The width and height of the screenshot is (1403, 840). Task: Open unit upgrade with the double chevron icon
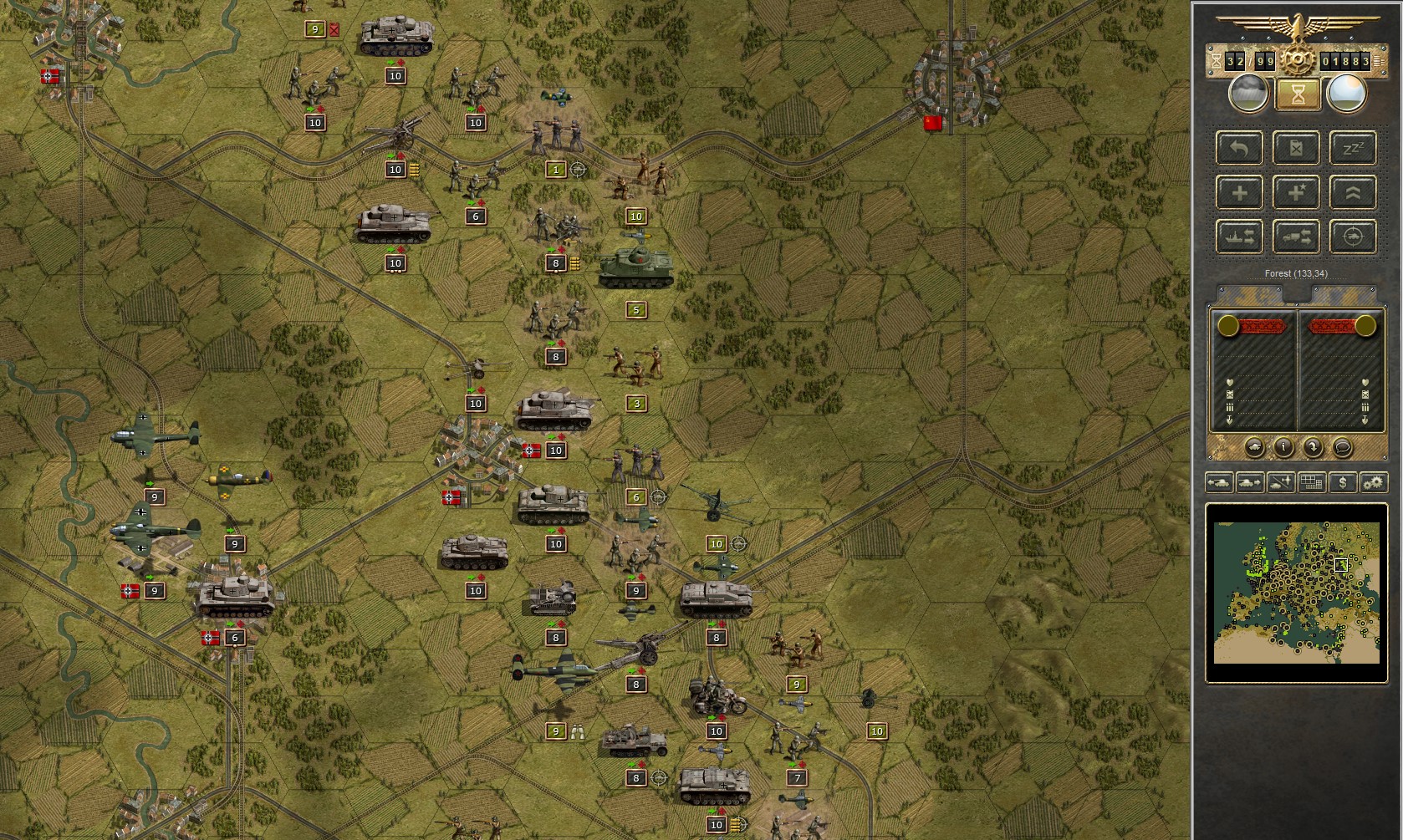tap(1352, 192)
